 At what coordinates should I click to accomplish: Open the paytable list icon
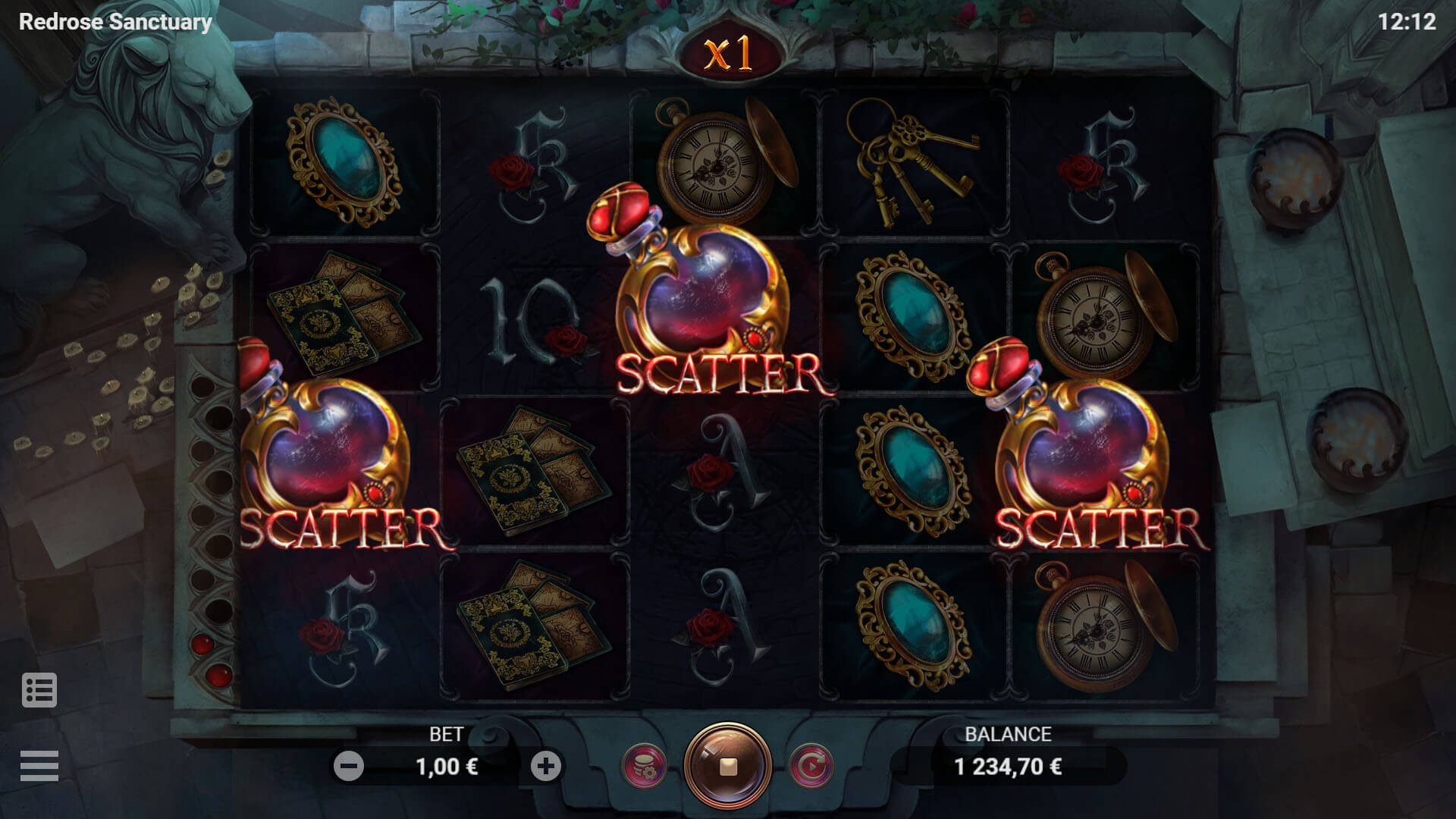[39, 690]
